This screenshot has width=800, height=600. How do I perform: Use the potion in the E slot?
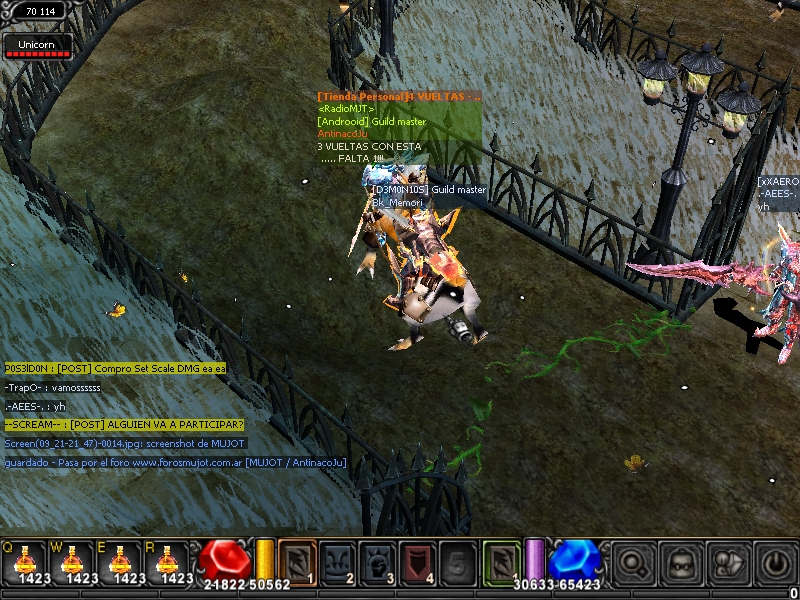tap(122, 561)
